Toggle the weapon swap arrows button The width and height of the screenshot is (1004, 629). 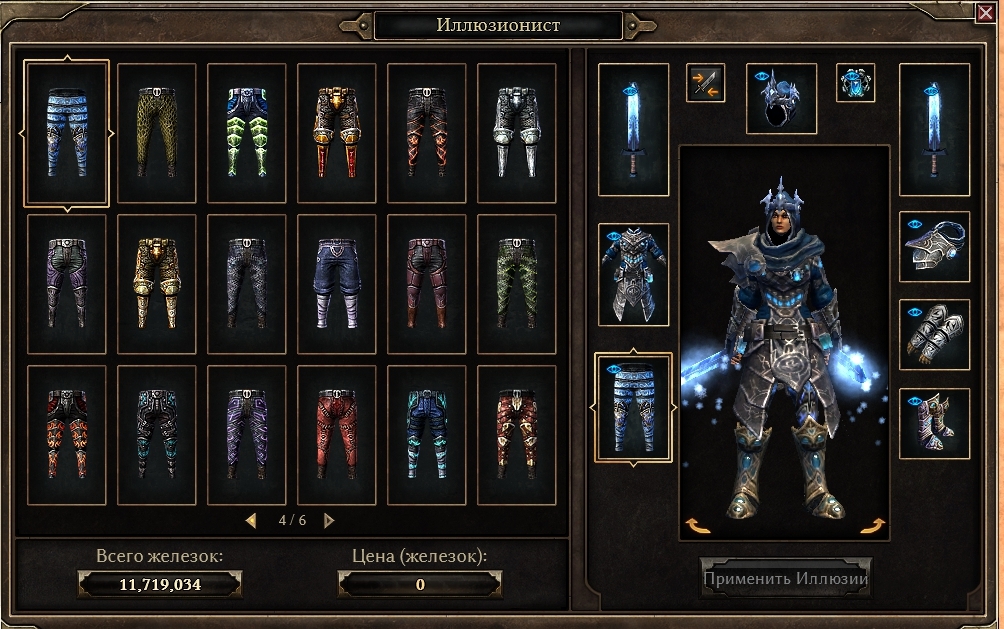click(x=705, y=83)
